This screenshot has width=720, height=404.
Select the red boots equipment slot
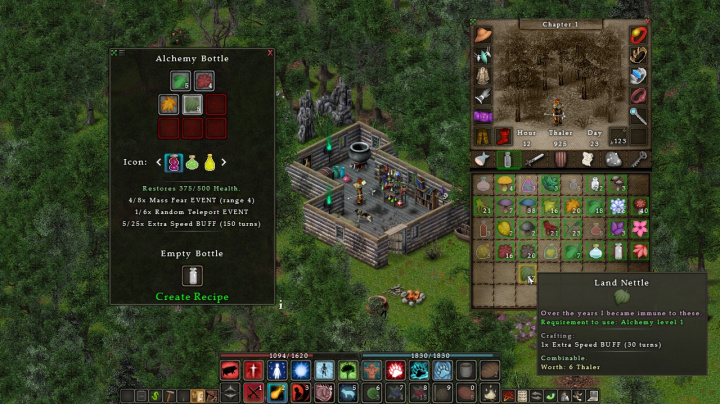tap(503, 136)
